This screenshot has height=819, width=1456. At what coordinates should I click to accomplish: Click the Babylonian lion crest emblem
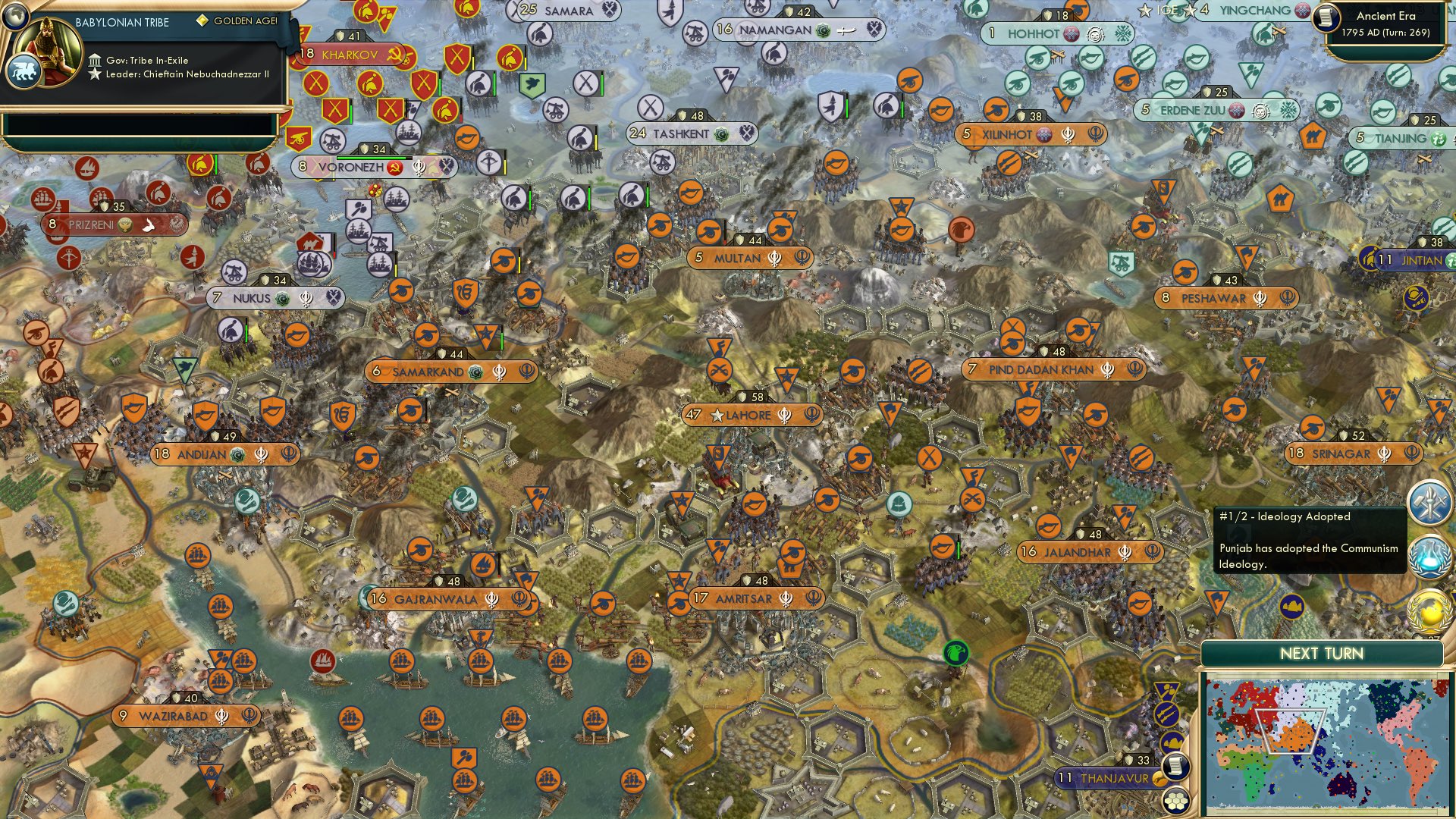coord(25,71)
